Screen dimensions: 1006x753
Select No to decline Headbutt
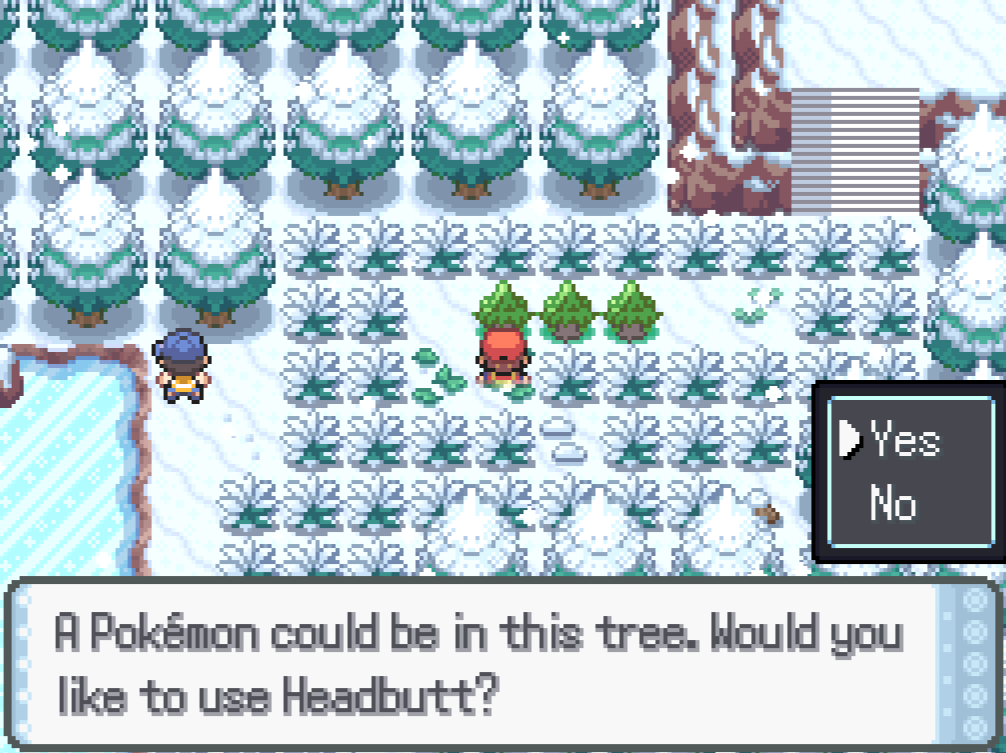tap(892, 503)
